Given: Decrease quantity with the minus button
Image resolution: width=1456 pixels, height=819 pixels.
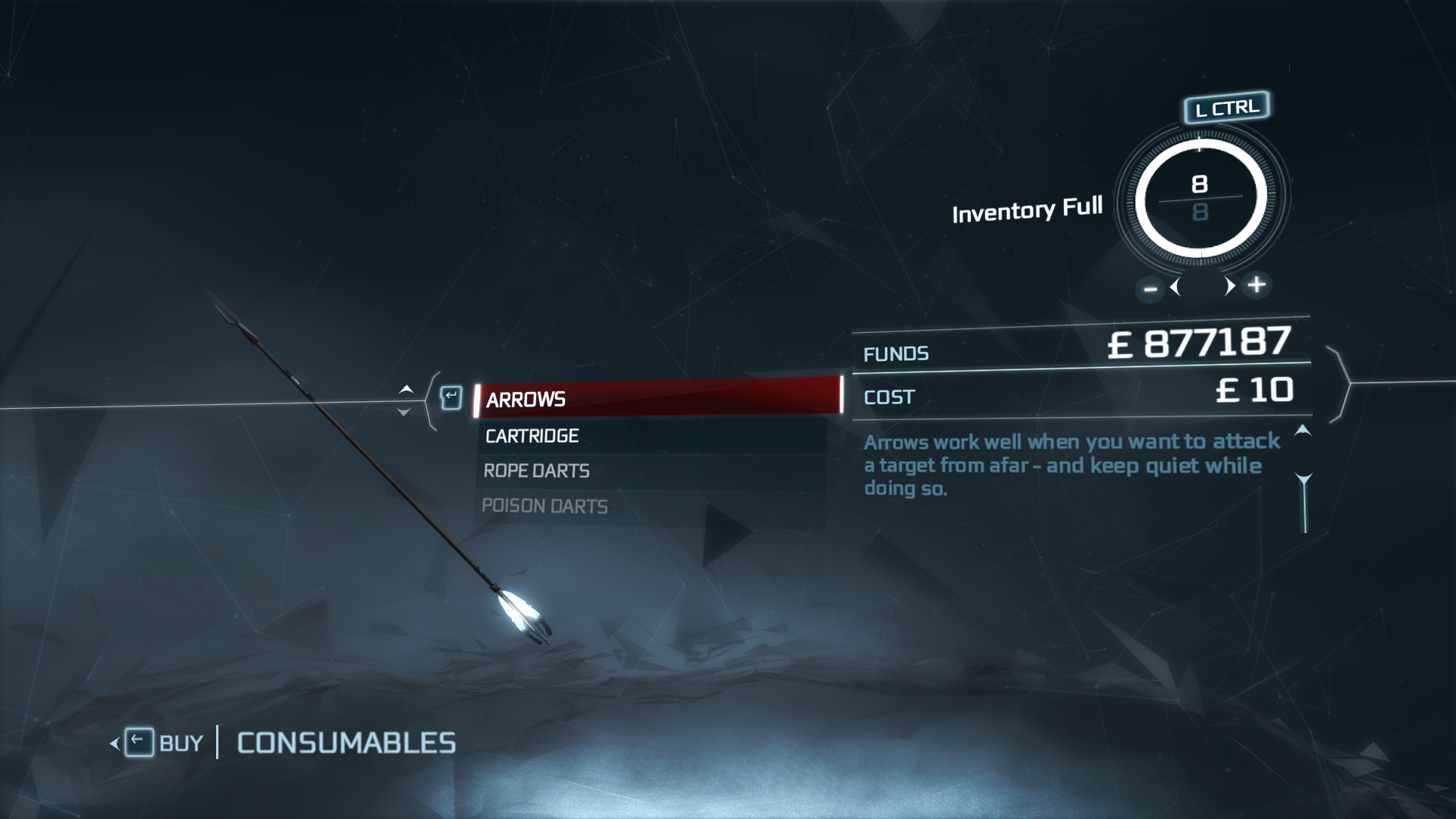Looking at the screenshot, I should click(1150, 288).
